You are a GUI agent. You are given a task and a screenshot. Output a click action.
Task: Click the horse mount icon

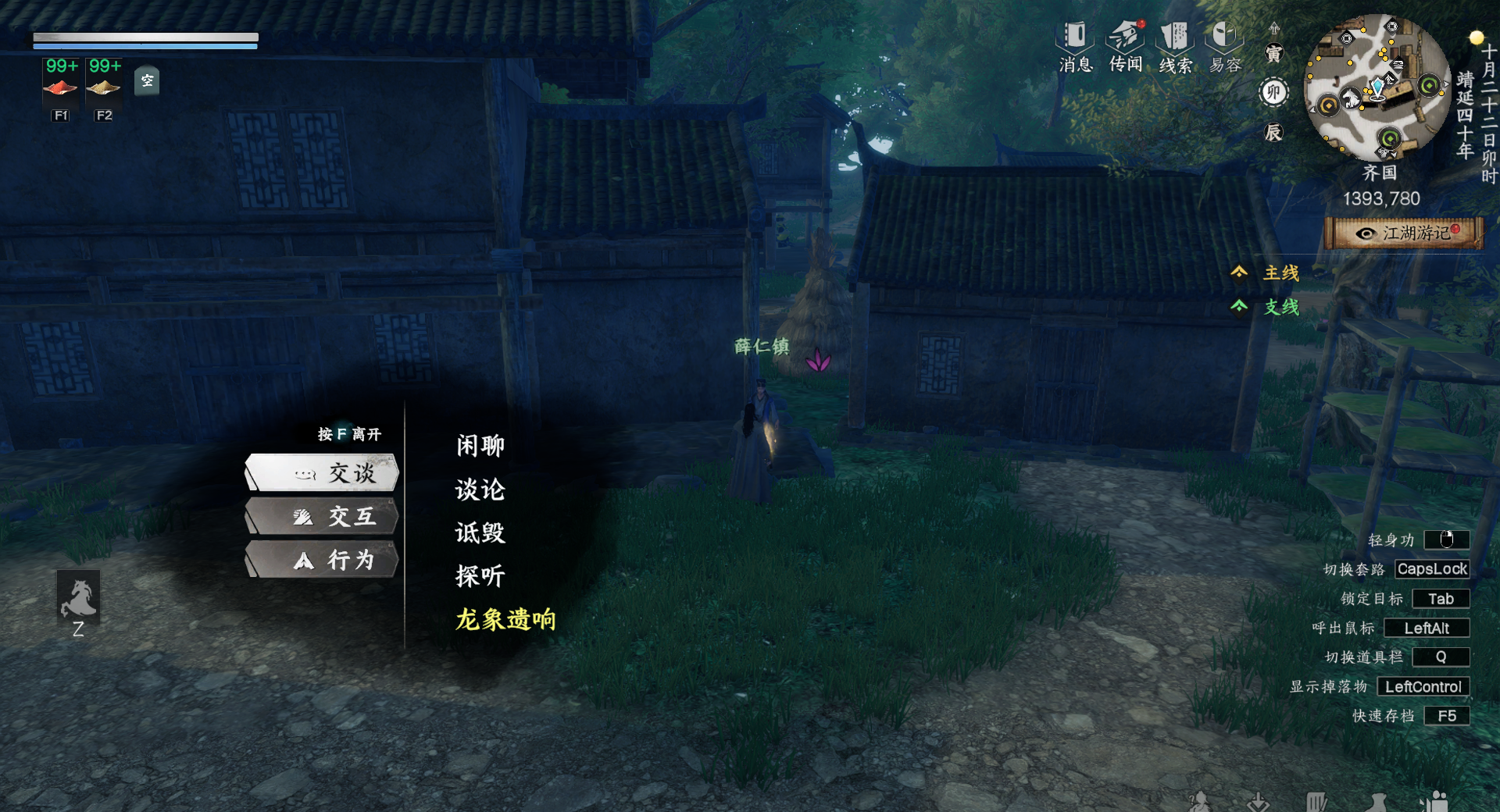click(x=78, y=597)
